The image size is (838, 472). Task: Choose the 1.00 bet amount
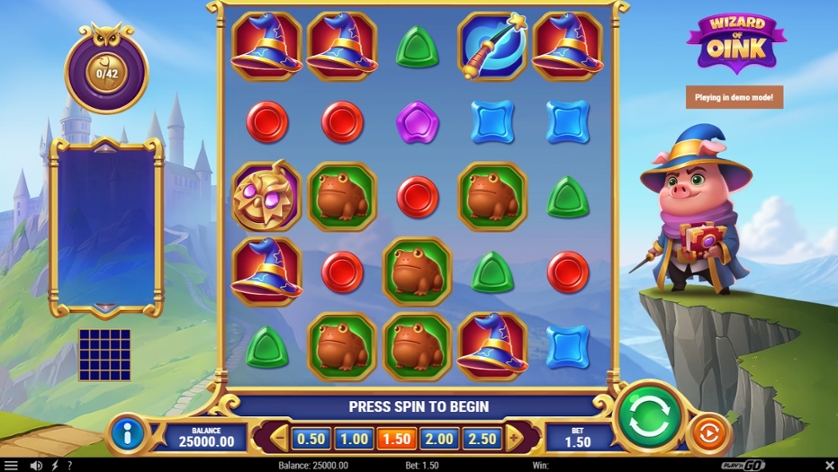[352, 438]
